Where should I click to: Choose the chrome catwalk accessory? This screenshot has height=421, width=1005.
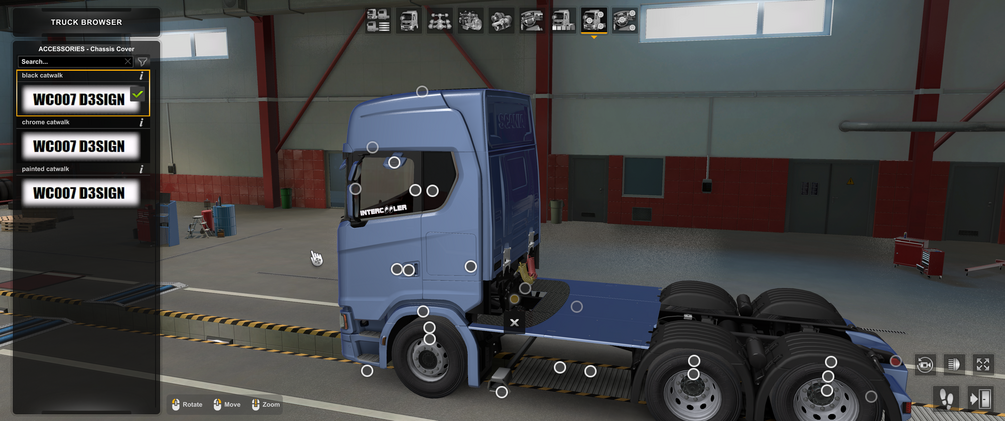[x=79, y=146]
